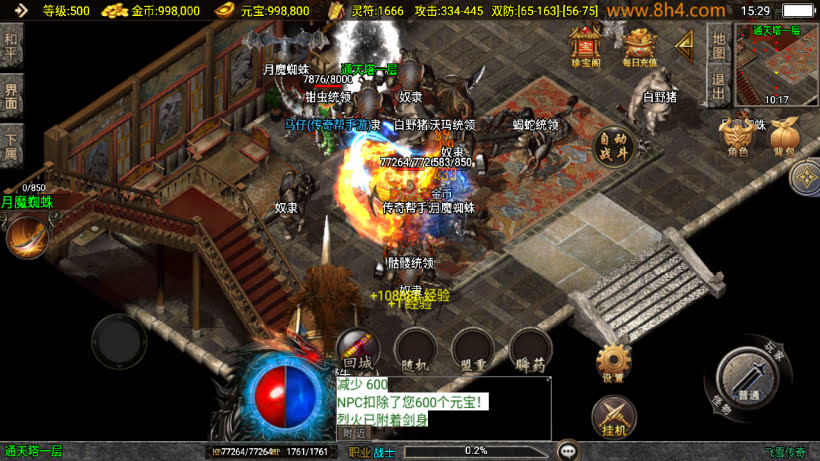Select the 退出 exit button
820x461 pixels.
point(718,83)
